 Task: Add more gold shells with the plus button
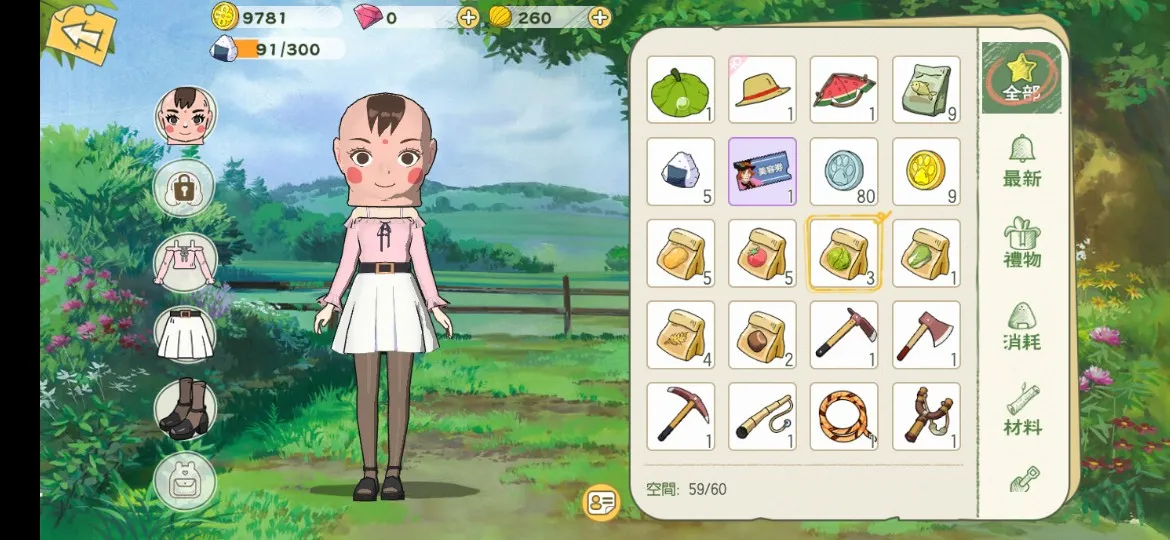pos(599,17)
